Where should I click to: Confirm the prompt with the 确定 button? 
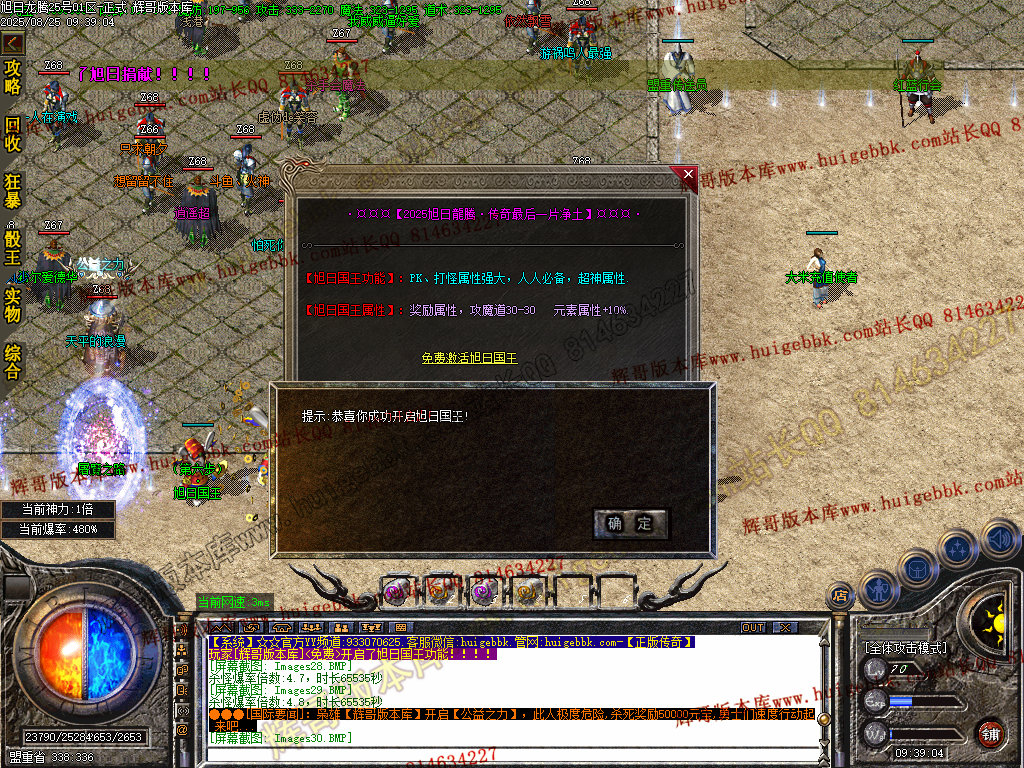tap(629, 523)
